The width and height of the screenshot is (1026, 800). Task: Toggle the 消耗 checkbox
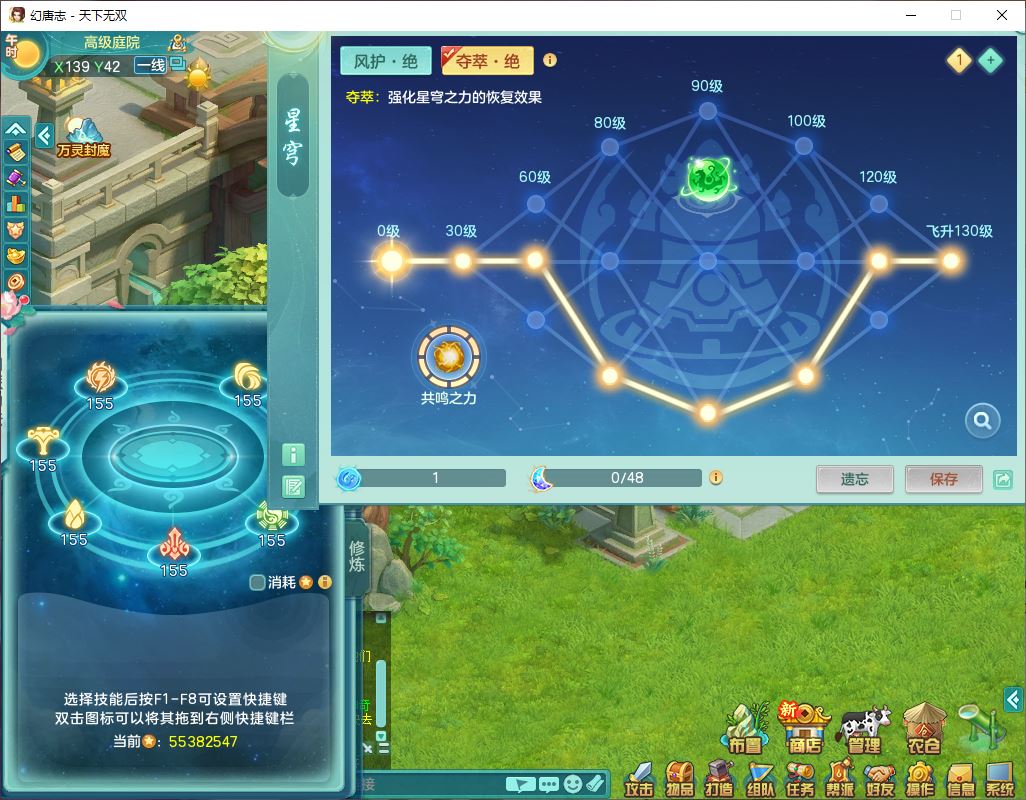pos(258,582)
